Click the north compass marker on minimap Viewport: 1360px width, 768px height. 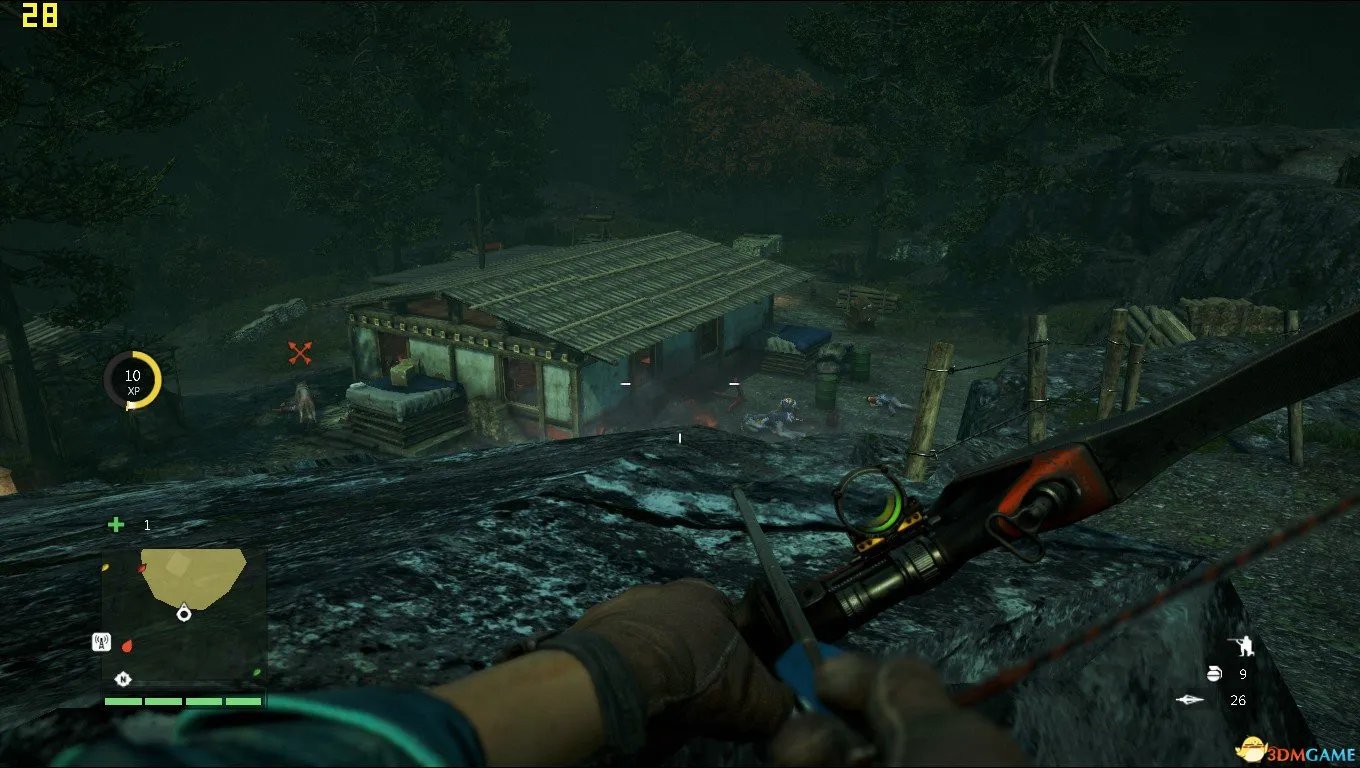[123, 678]
